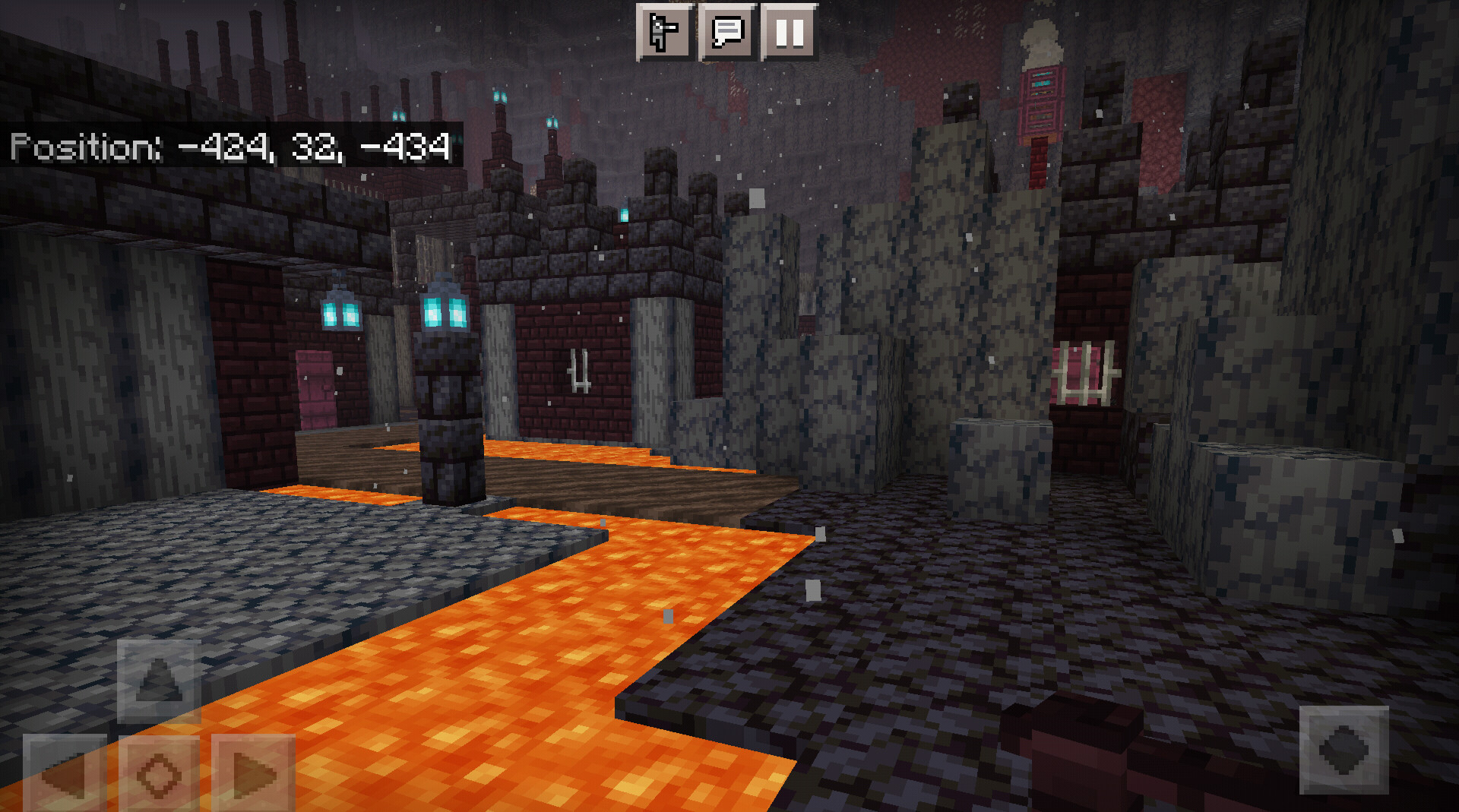Tap the strafe left arrow

[65, 773]
